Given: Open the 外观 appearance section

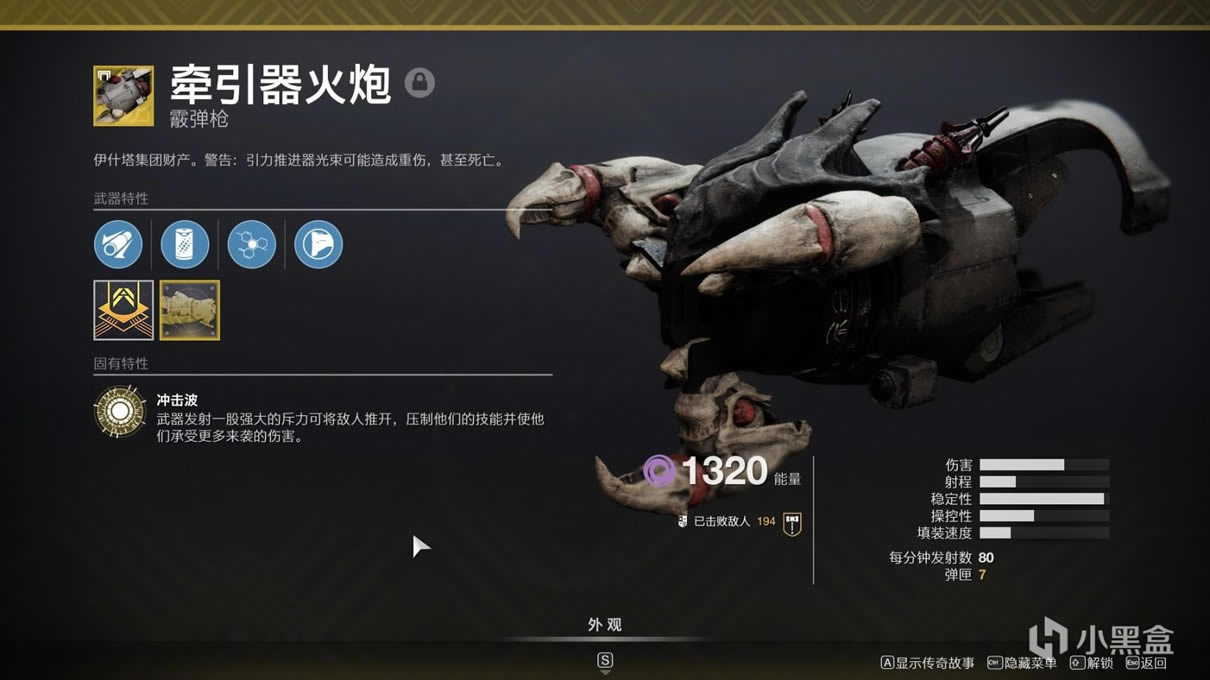Looking at the screenshot, I should point(605,625).
